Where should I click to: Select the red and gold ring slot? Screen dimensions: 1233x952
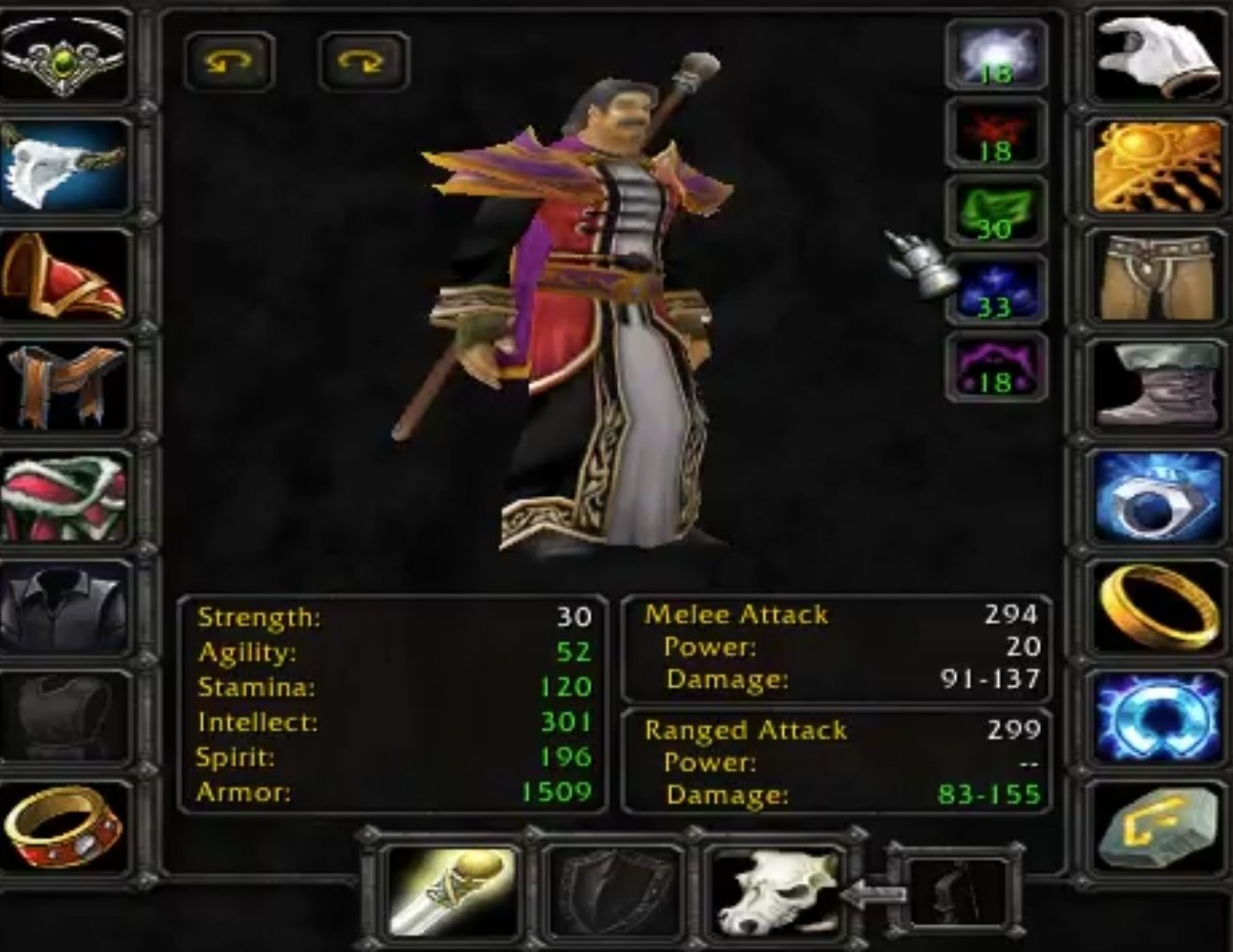66,824
